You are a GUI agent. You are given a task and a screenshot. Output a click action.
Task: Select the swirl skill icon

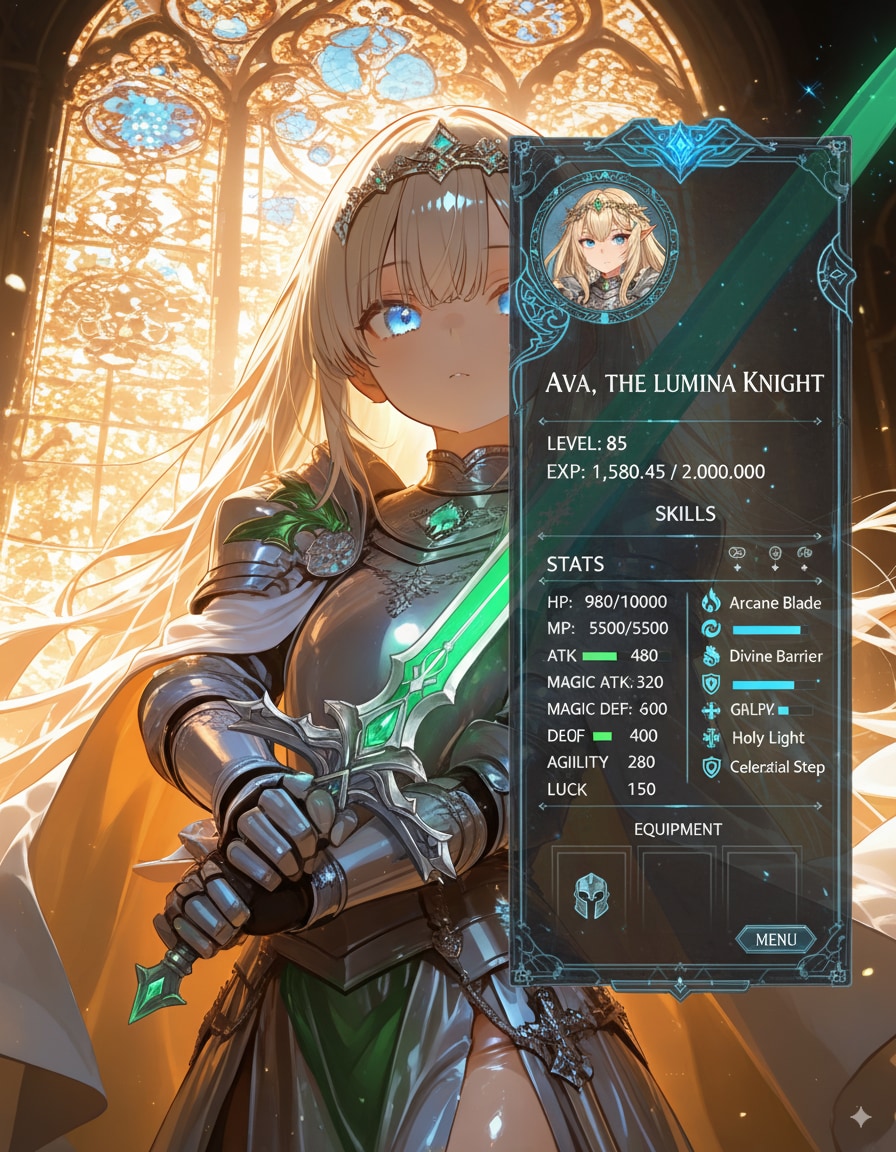coord(711,630)
